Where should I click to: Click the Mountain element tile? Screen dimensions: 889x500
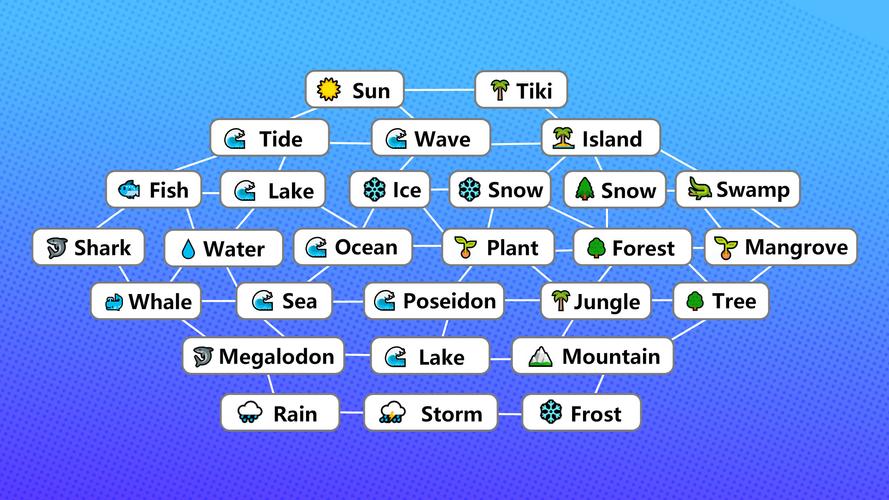point(593,356)
